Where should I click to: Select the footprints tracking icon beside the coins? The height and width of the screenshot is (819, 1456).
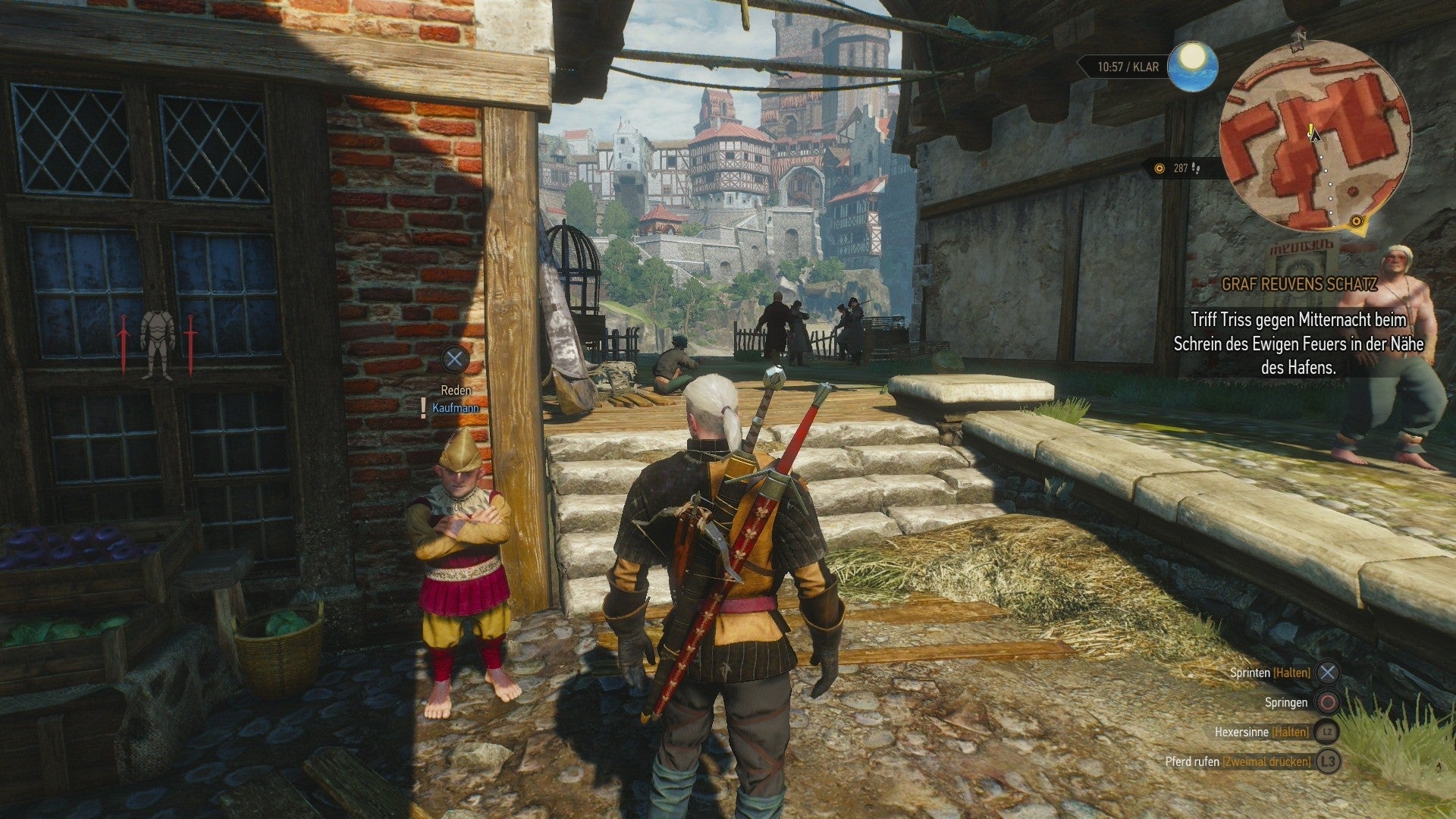pyautogui.click(x=1196, y=169)
